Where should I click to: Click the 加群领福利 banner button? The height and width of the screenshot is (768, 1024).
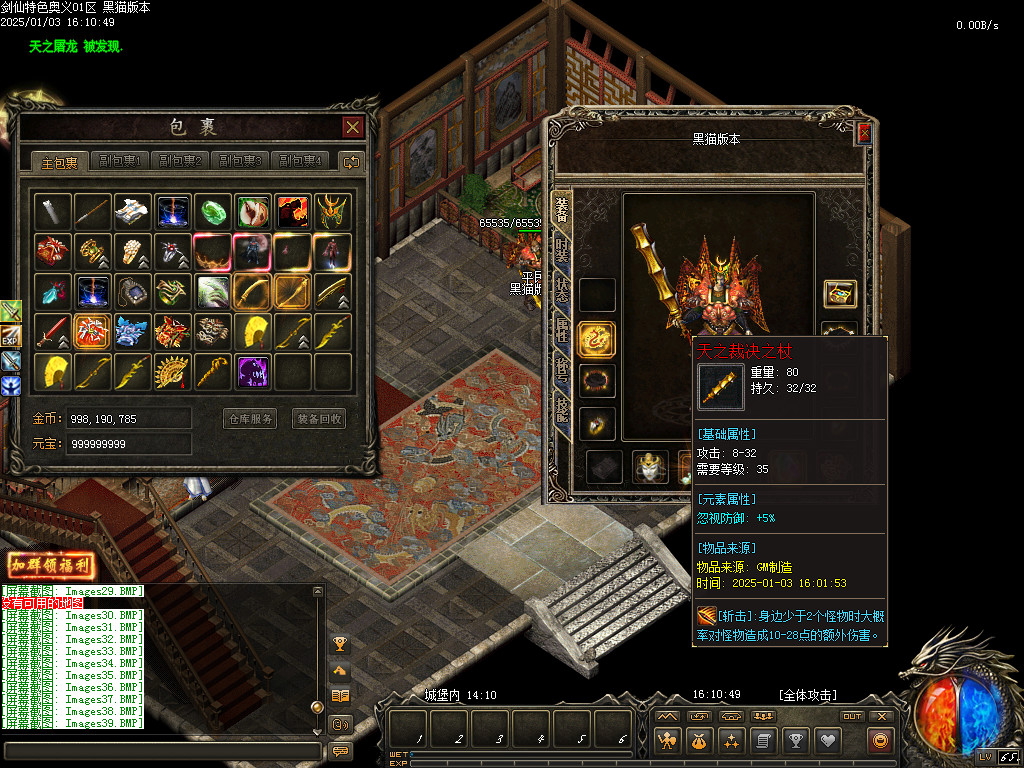tap(51, 565)
